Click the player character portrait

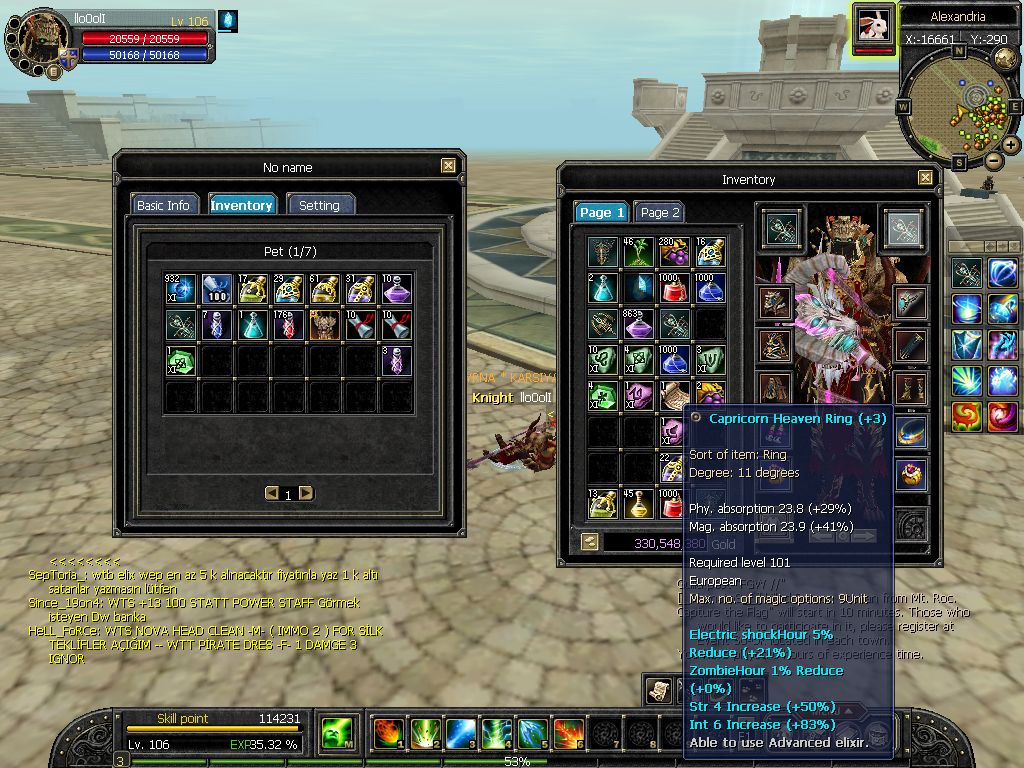click(42, 40)
